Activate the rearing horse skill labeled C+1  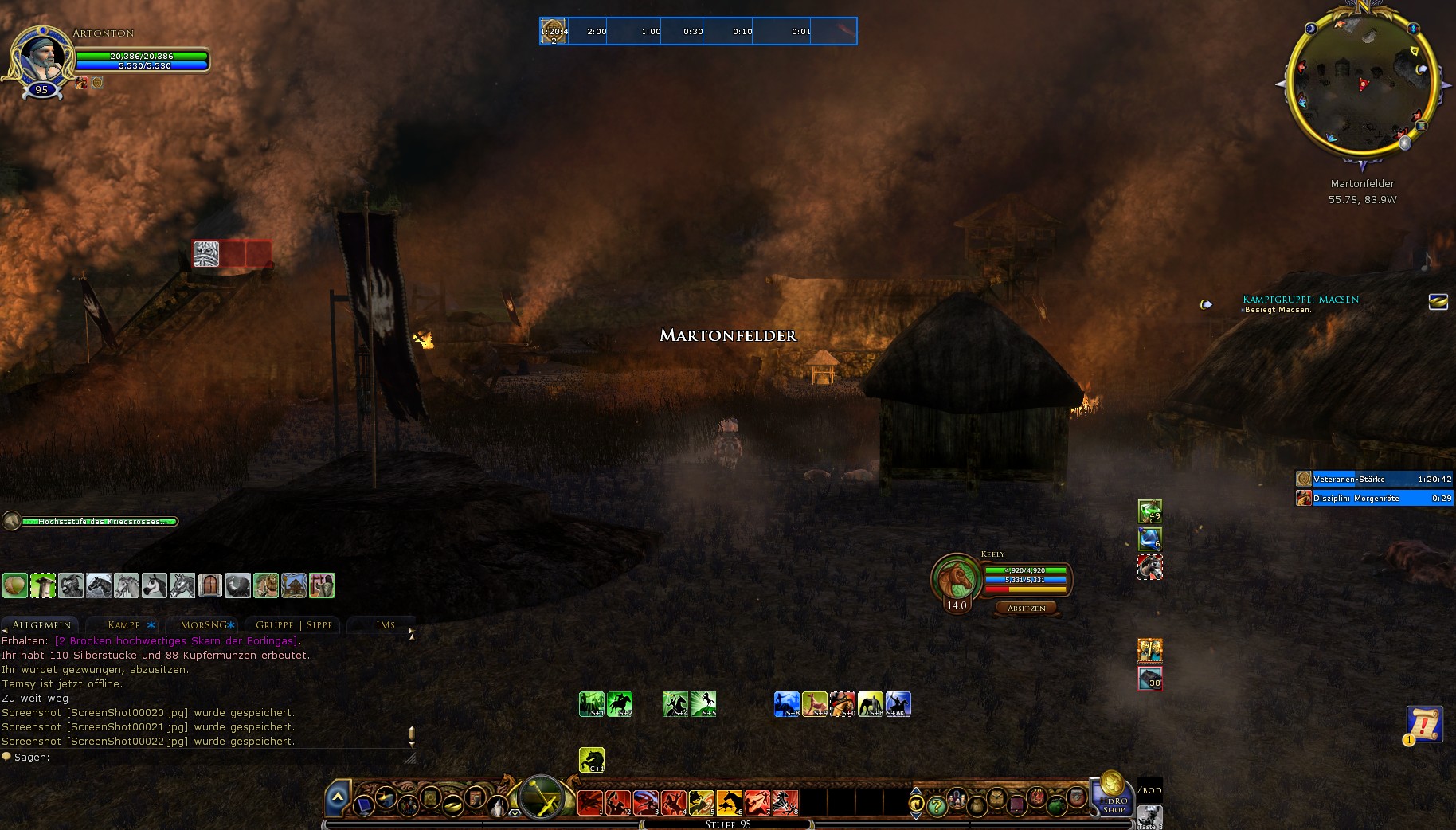click(x=591, y=760)
